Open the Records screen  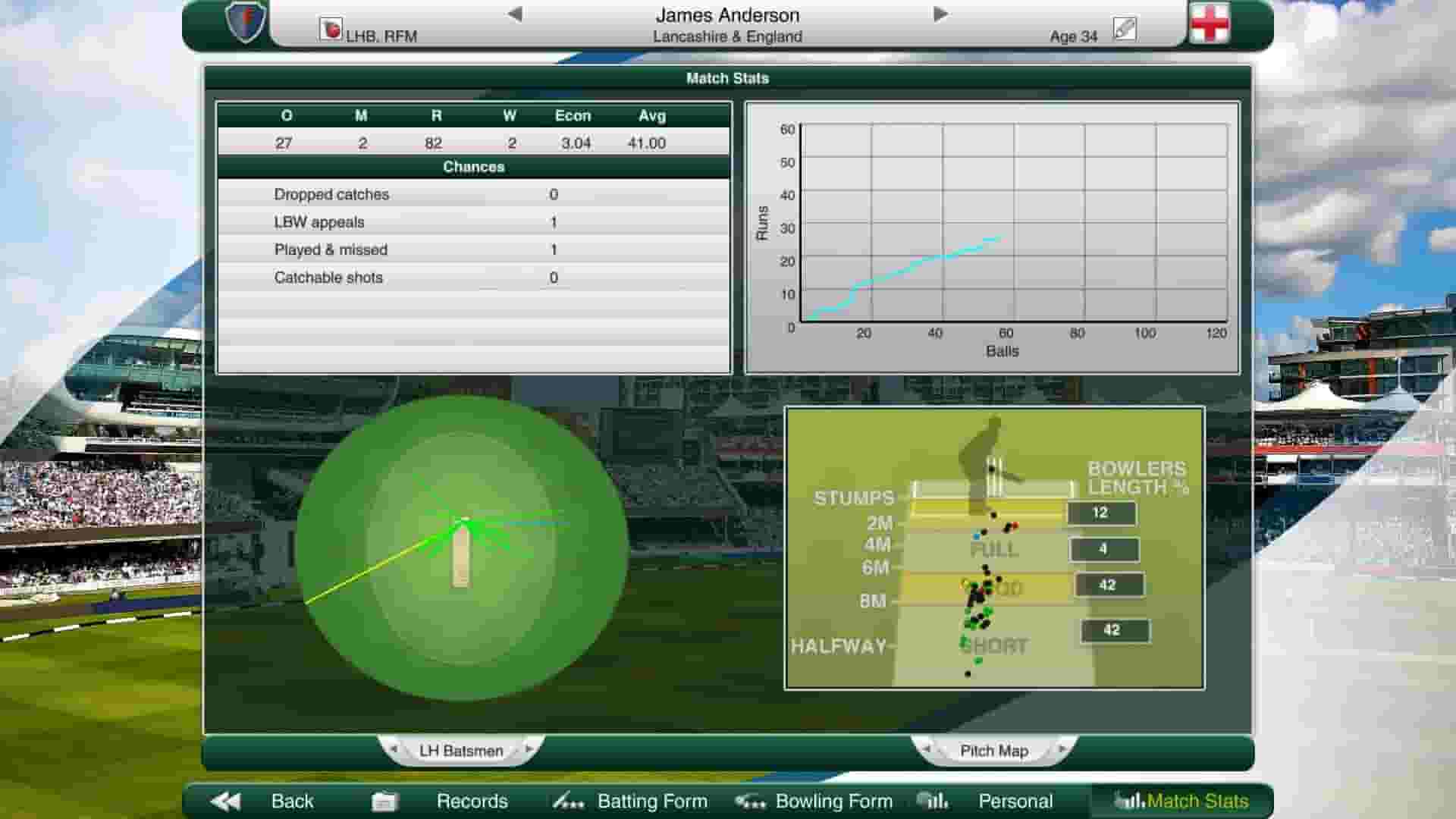[x=472, y=801]
